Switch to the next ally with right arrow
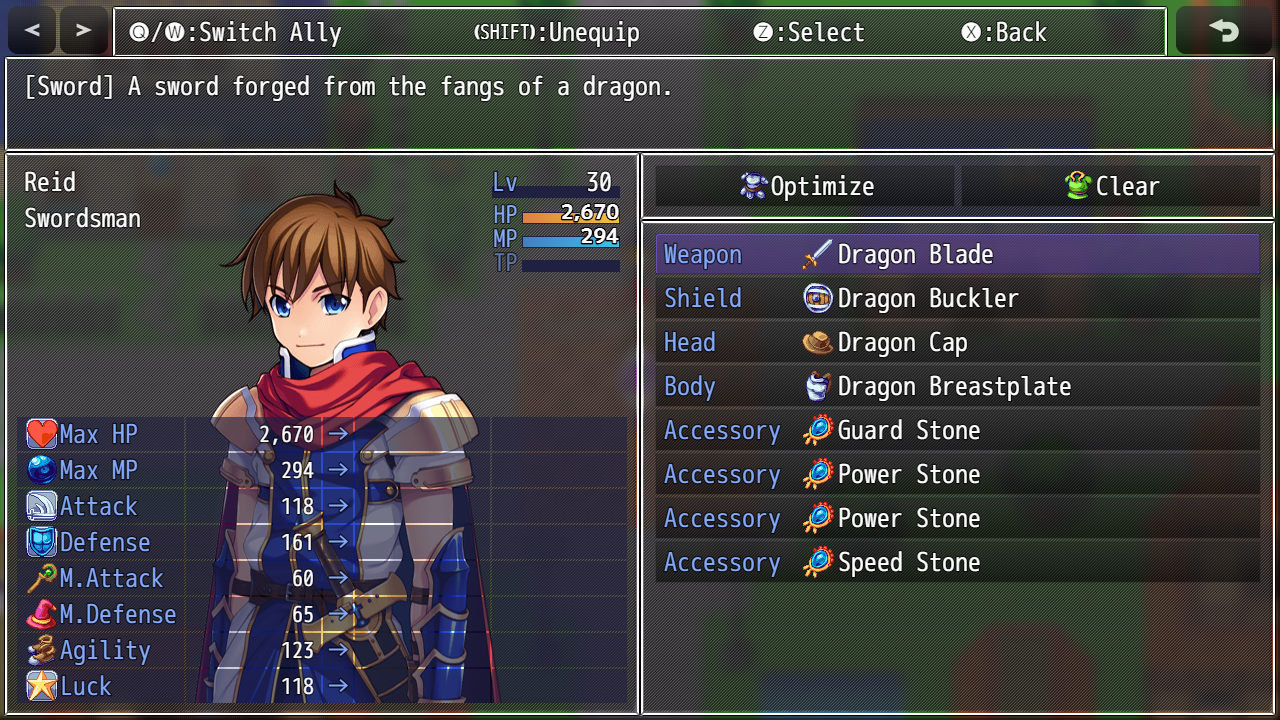This screenshot has width=1280, height=720. [84, 31]
